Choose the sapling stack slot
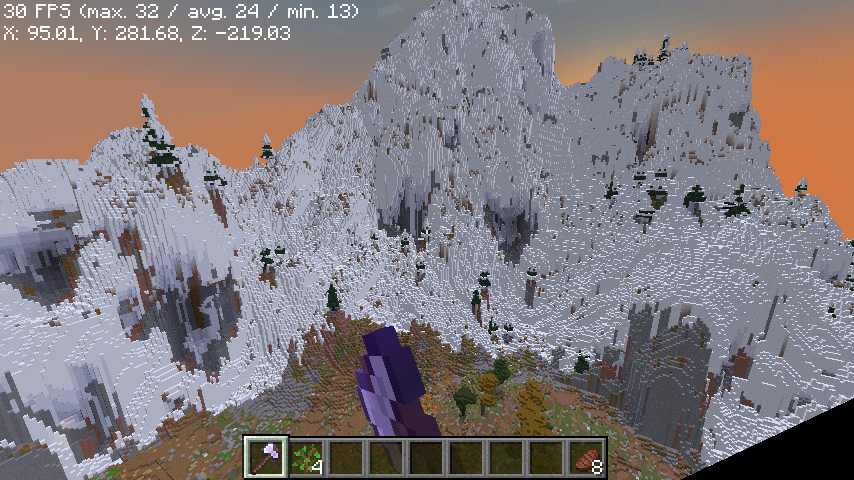The width and height of the screenshot is (854, 480). pyautogui.click(x=307, y=457)
